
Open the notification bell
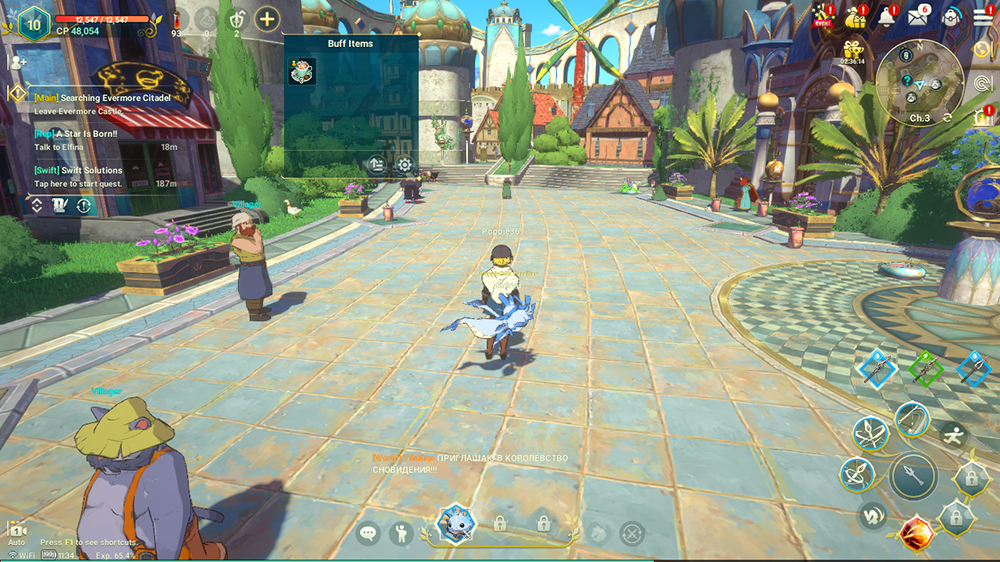tap(886, 17)
